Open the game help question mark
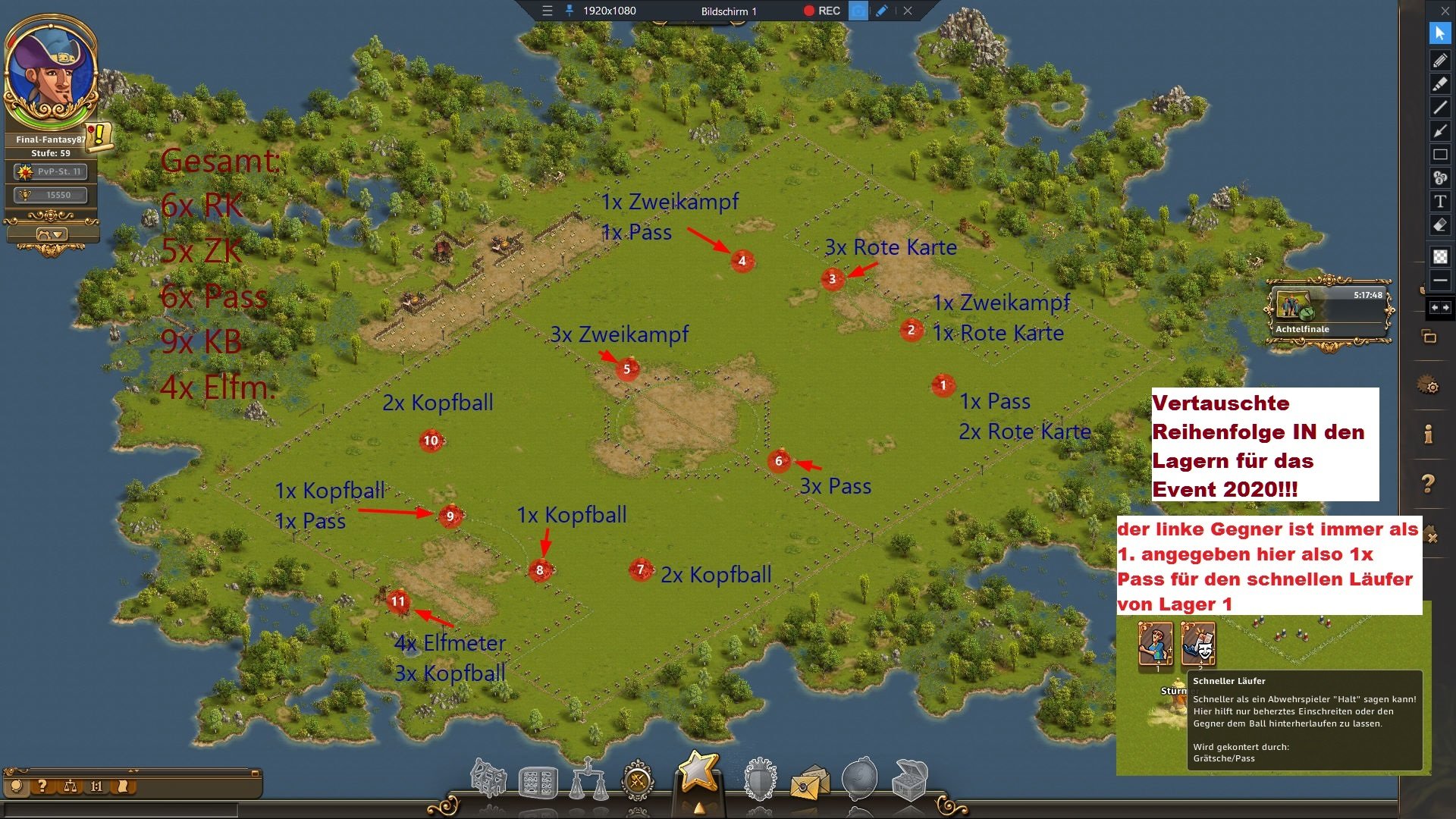 click(x=1428, y=483)
